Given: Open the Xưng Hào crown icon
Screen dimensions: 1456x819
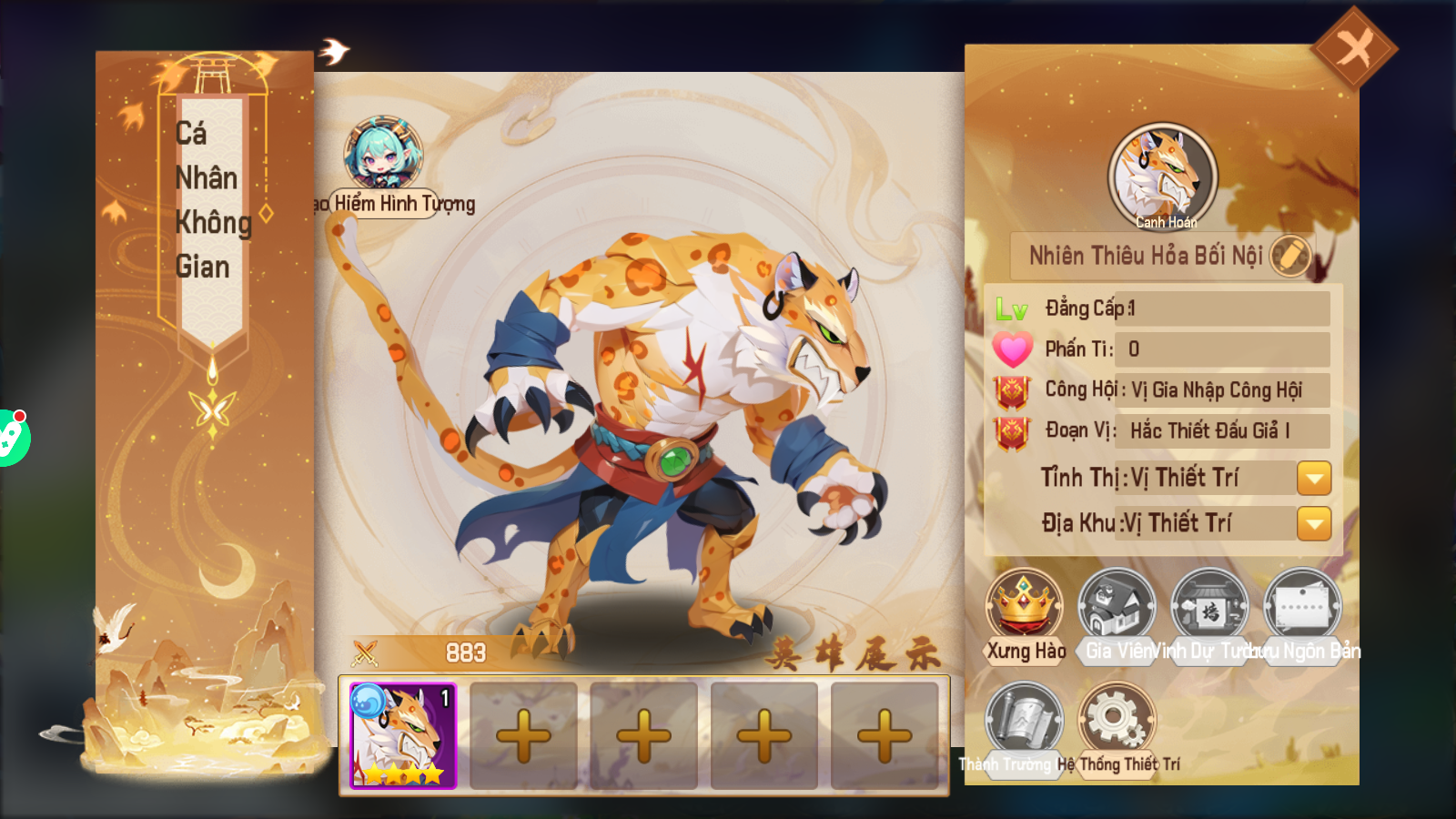Looking at the screenshot, I should point(1025,605).
